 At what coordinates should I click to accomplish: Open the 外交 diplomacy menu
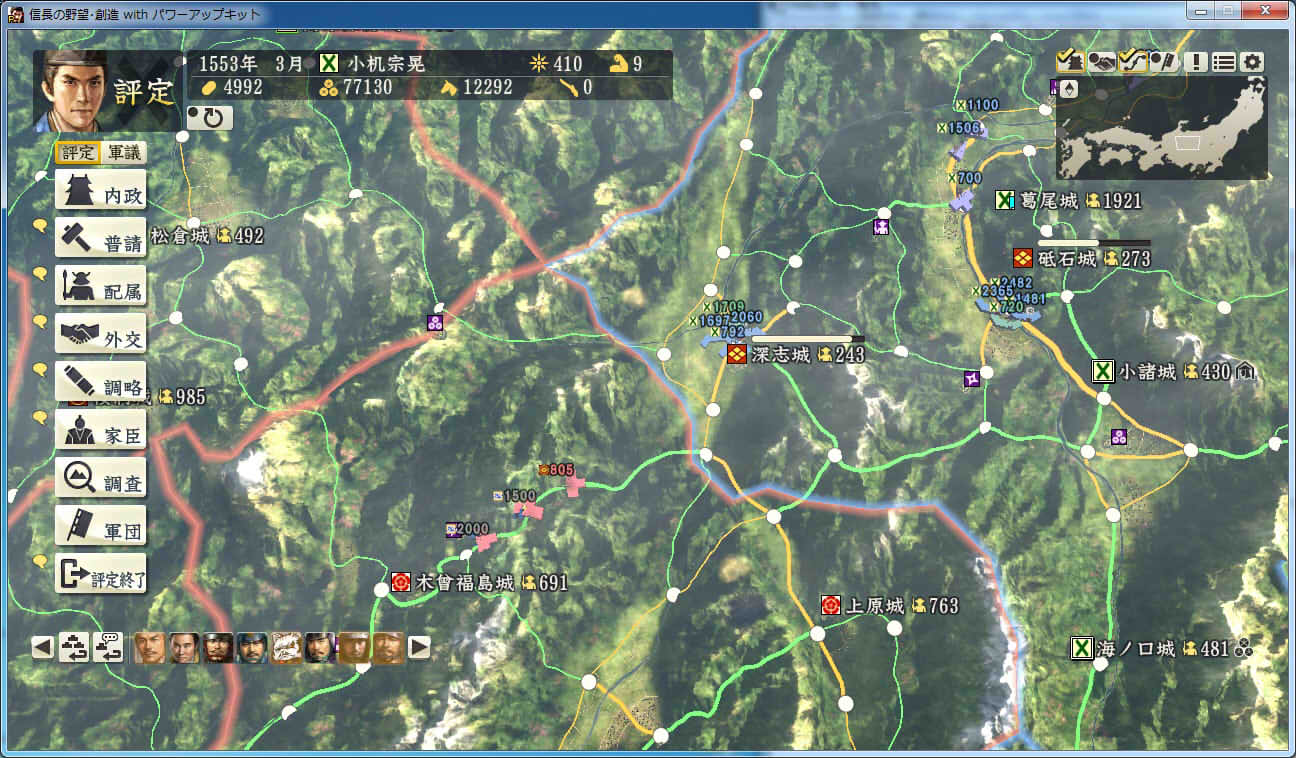click(101, 334)
